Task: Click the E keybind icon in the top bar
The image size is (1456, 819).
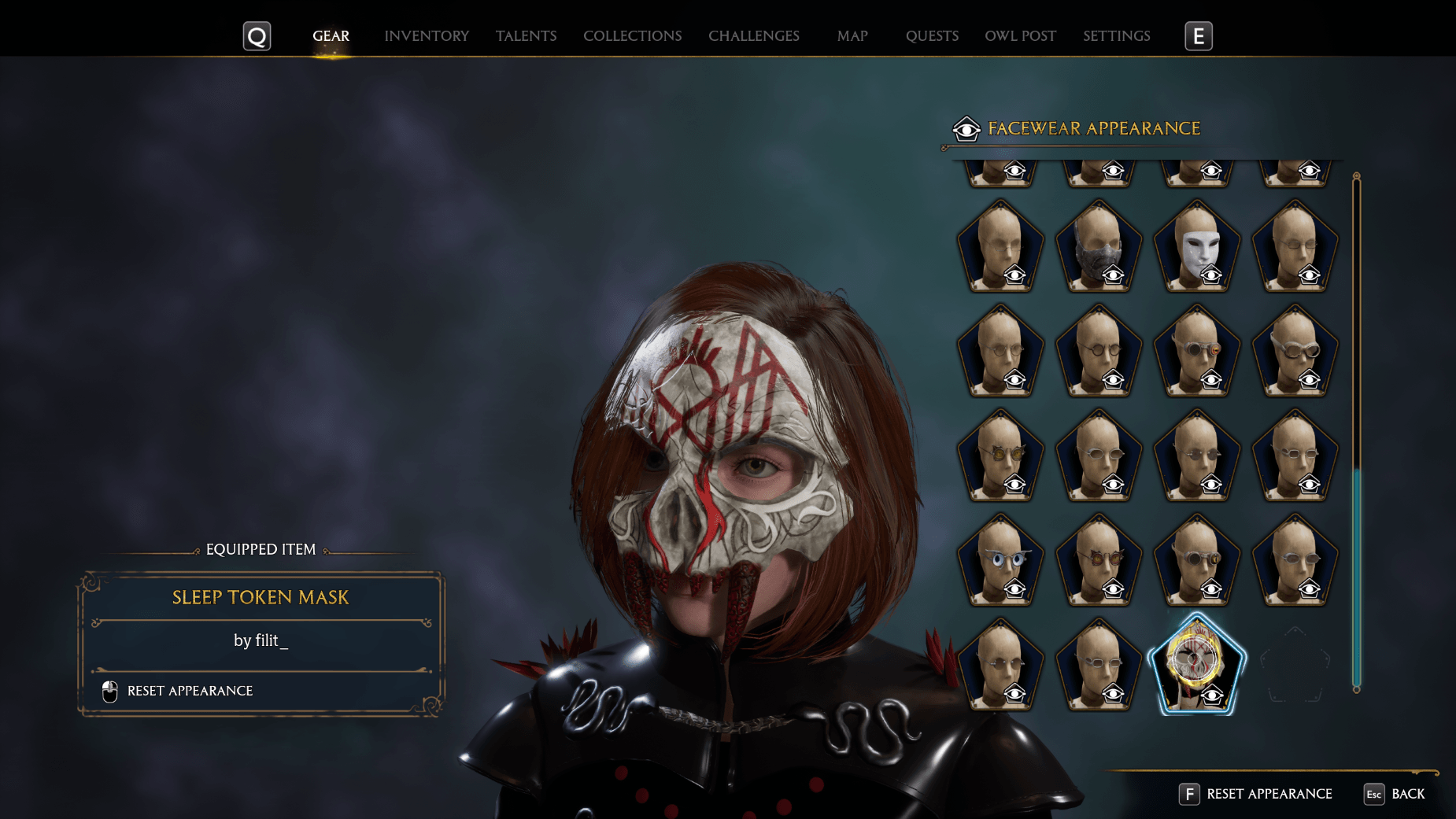Action: click(1198, 35)
